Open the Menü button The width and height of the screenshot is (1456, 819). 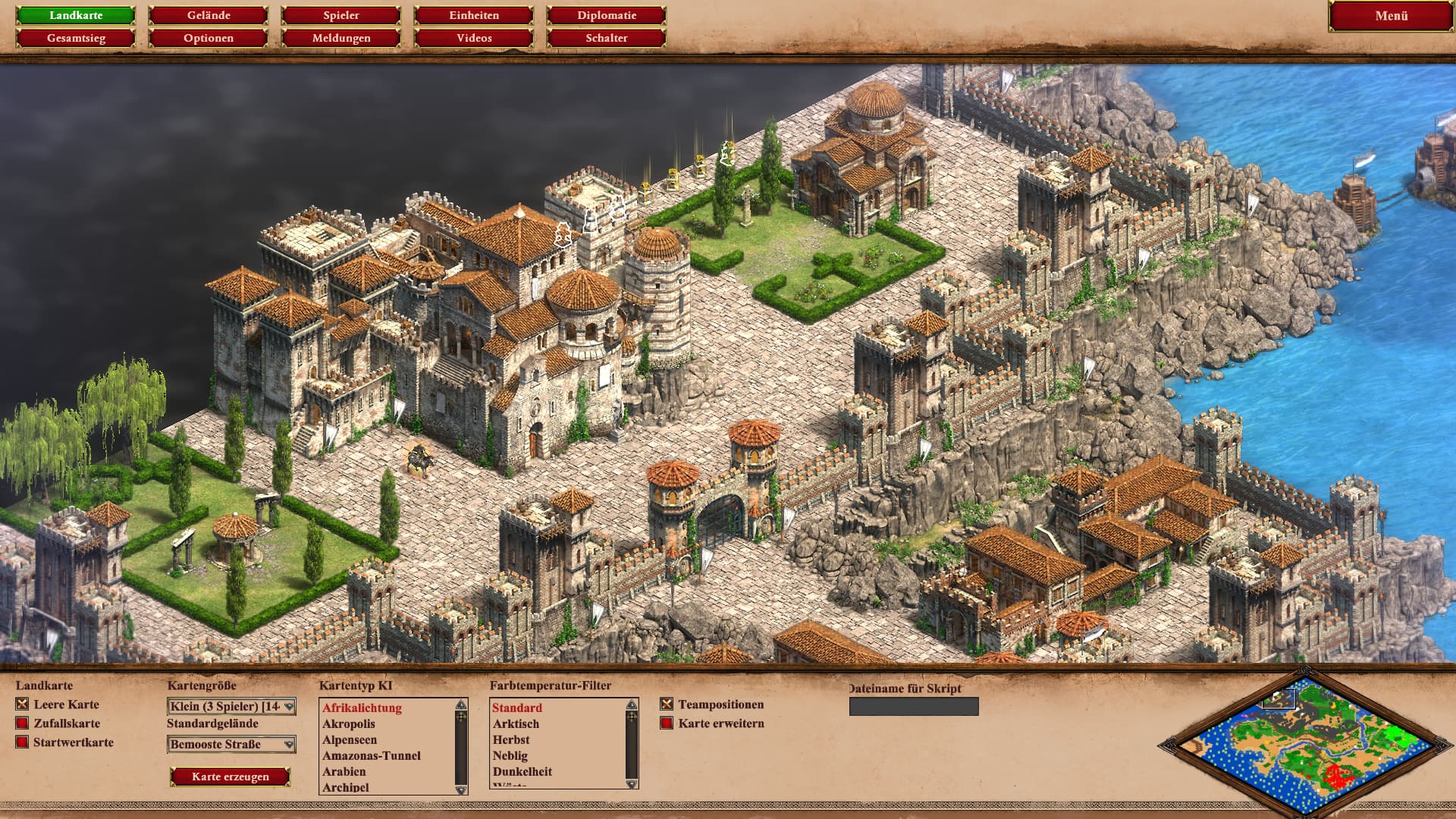coord(1391,16)
